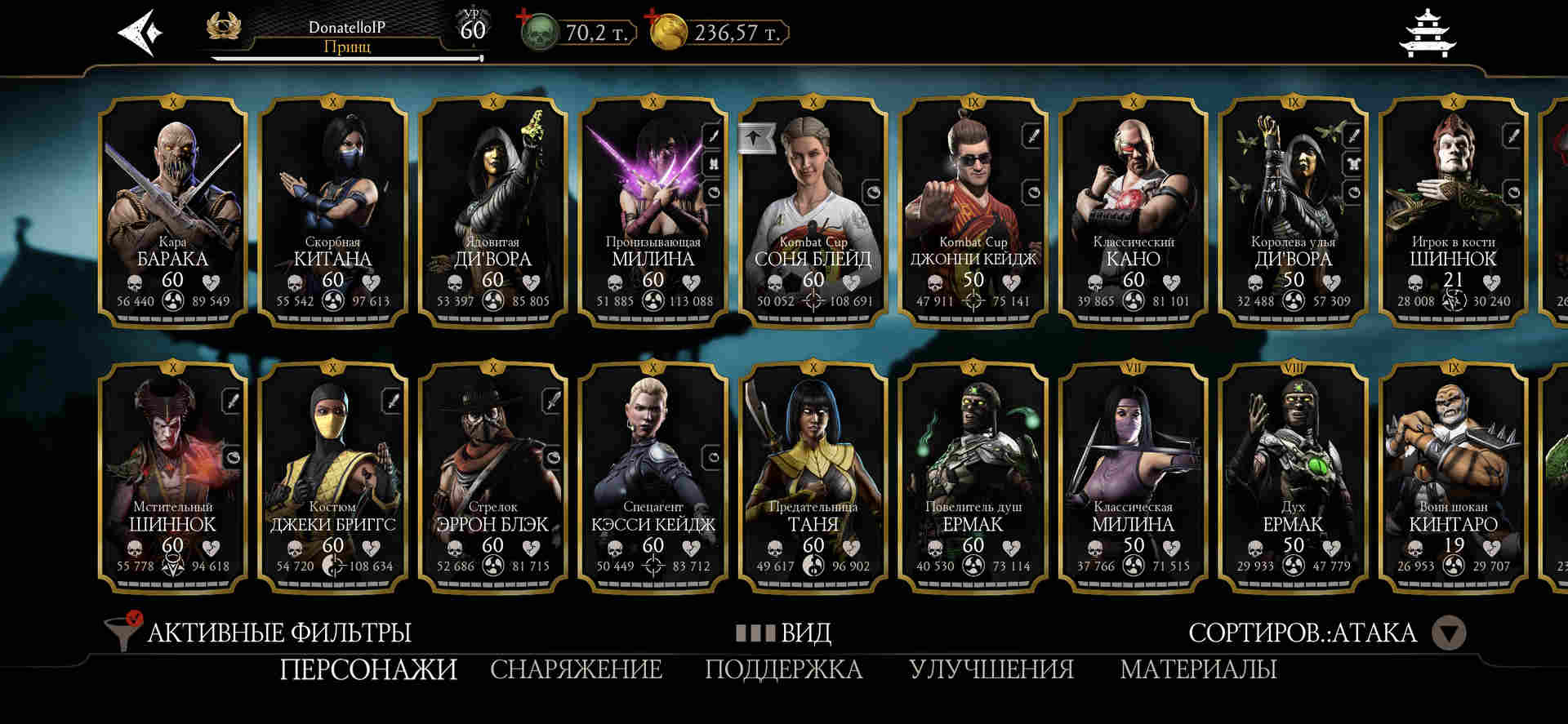Open the Сортиров.: Атака sort dropdown
1568x724 pixels.
[1326, 633]
